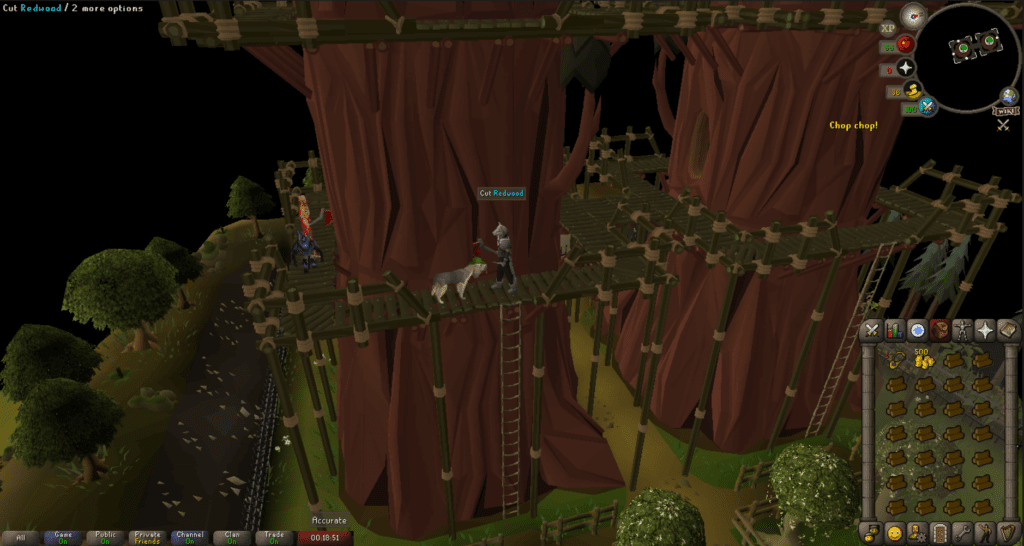Toggle run with the boot orb
The image size is (1024, 546).
(912, 92)
